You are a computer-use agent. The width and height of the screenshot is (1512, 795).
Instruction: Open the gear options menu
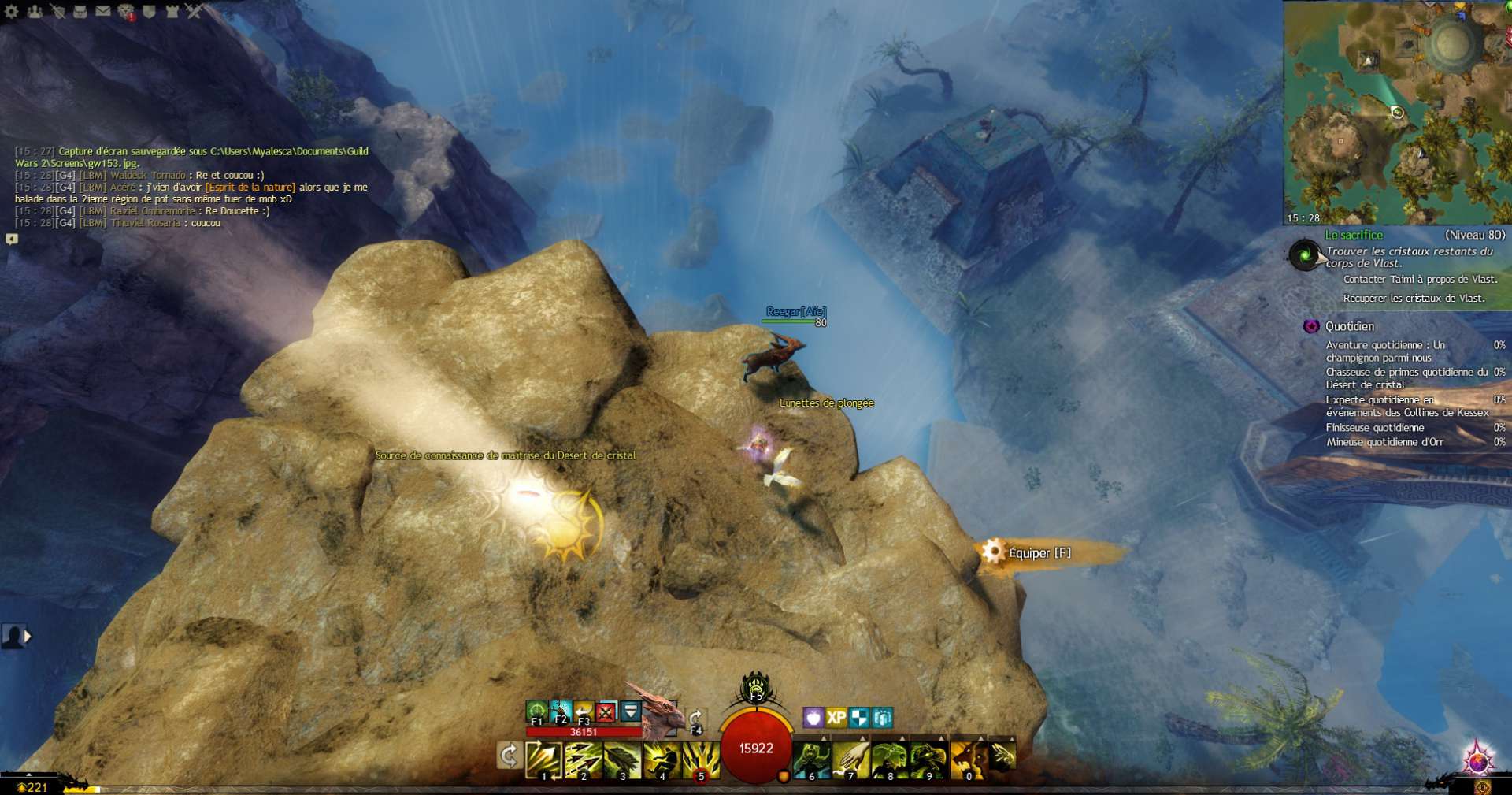[x=11, y=11]
